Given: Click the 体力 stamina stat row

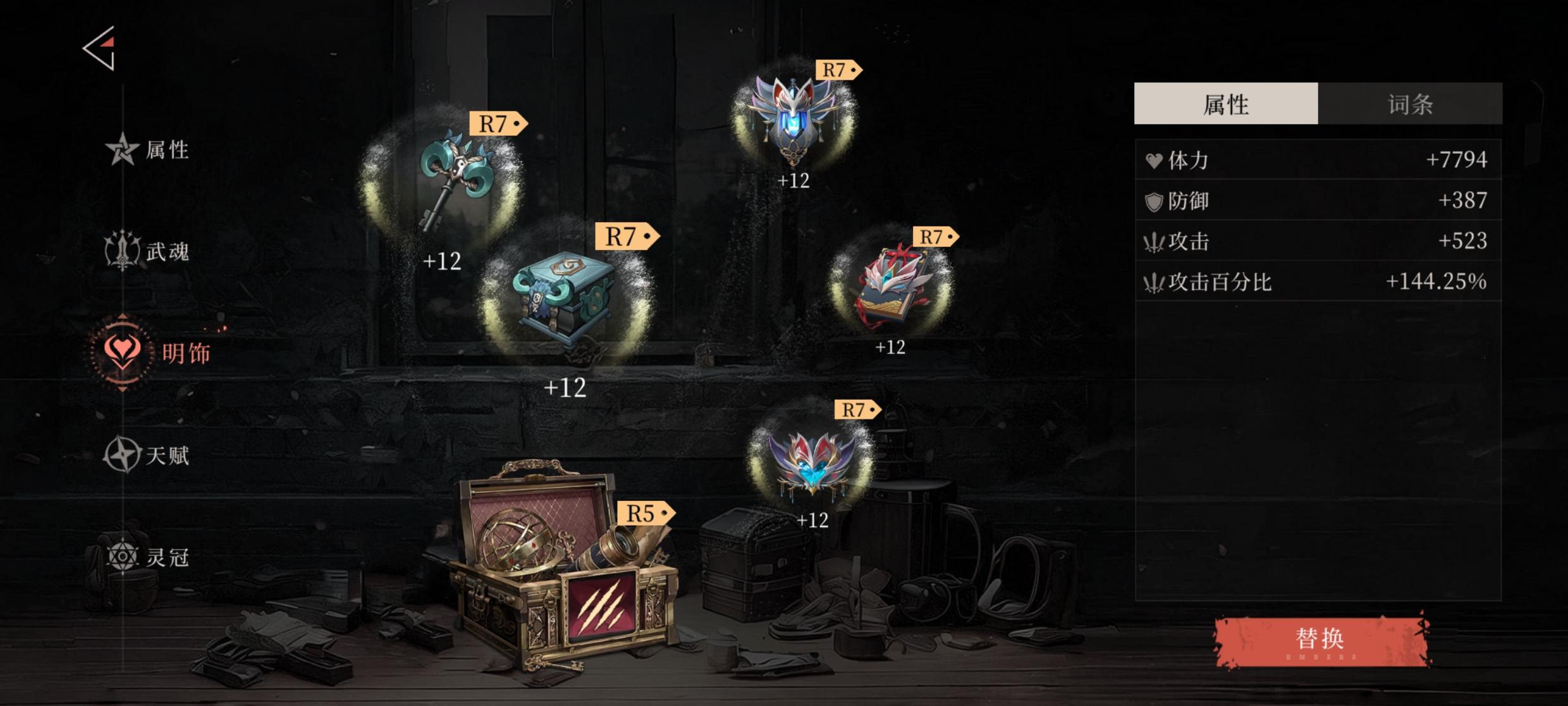Looking at the screenshot, I should (x=1315, y=160).
